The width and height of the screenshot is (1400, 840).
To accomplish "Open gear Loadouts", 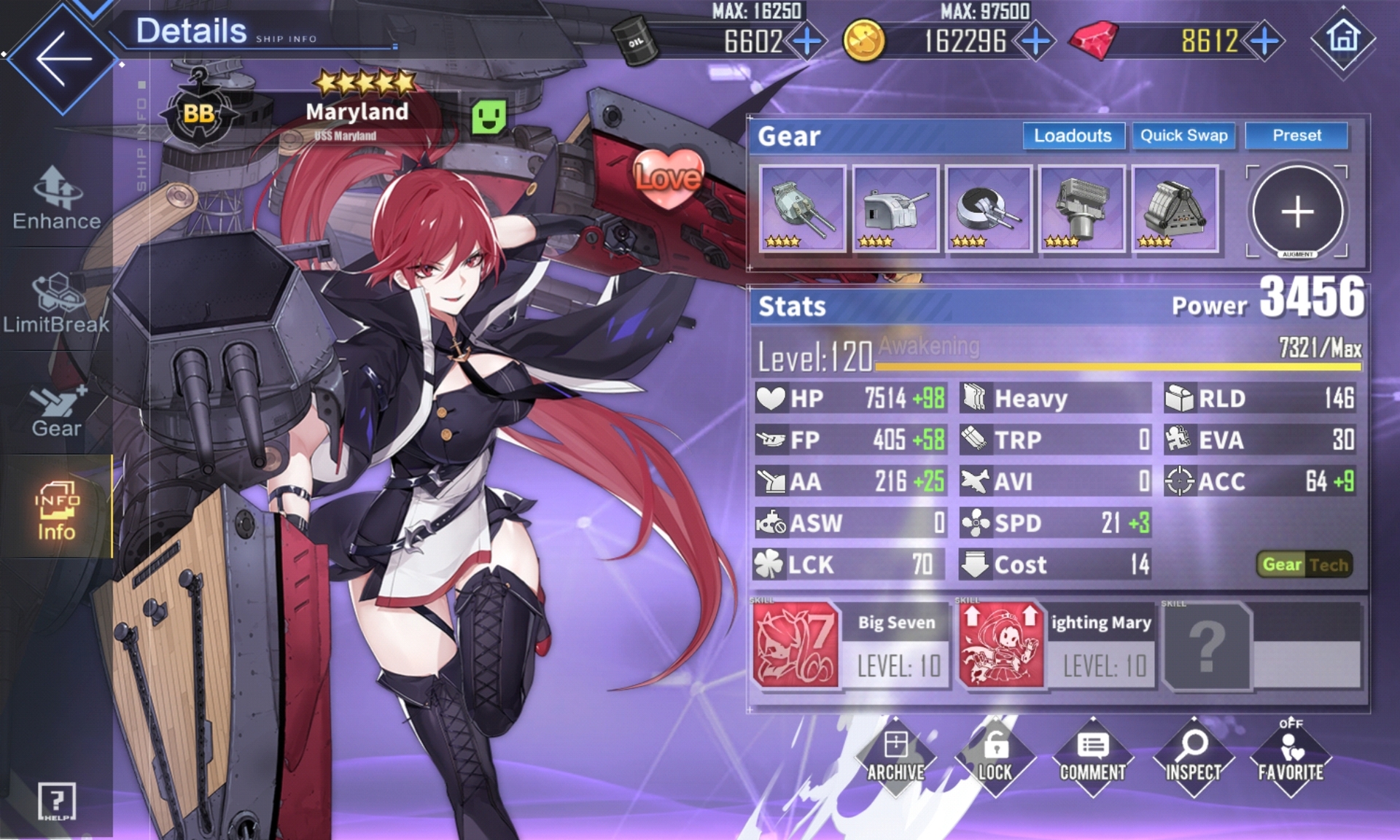I will 1073,136.
